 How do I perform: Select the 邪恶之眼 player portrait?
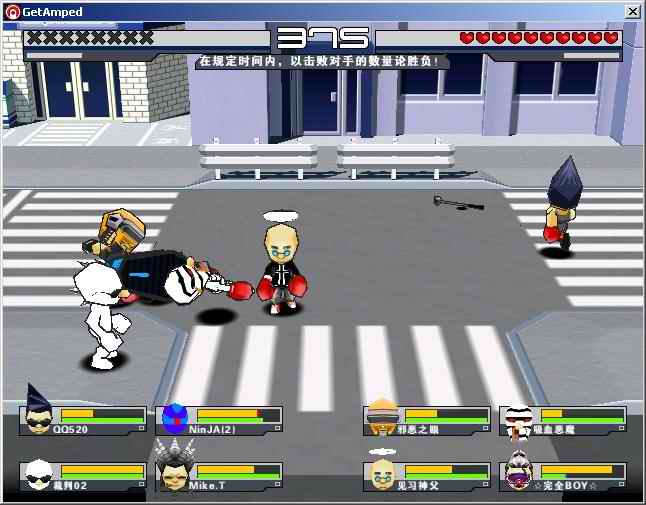point(383,416)
